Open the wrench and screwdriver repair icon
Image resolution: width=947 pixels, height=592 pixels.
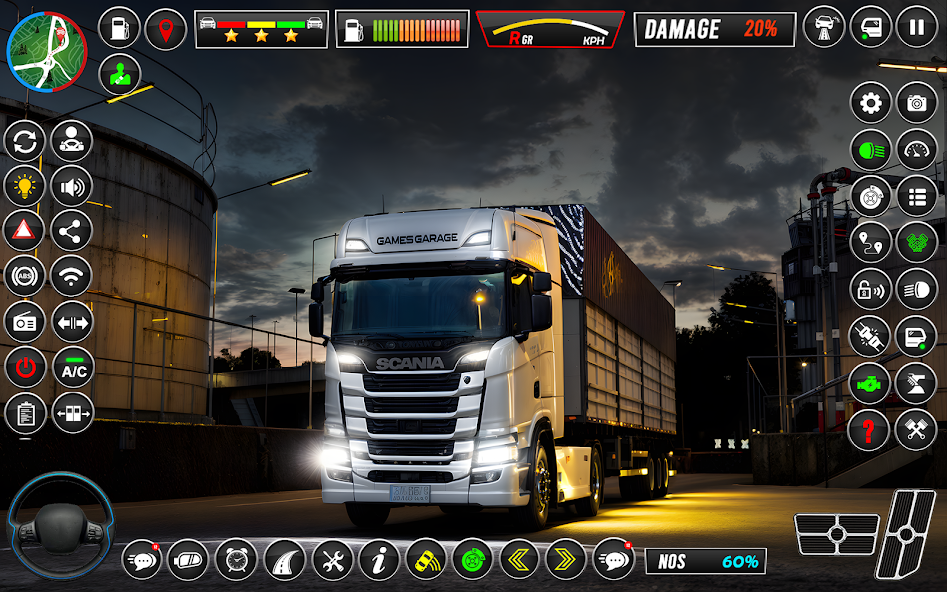(x=332, y=560)
